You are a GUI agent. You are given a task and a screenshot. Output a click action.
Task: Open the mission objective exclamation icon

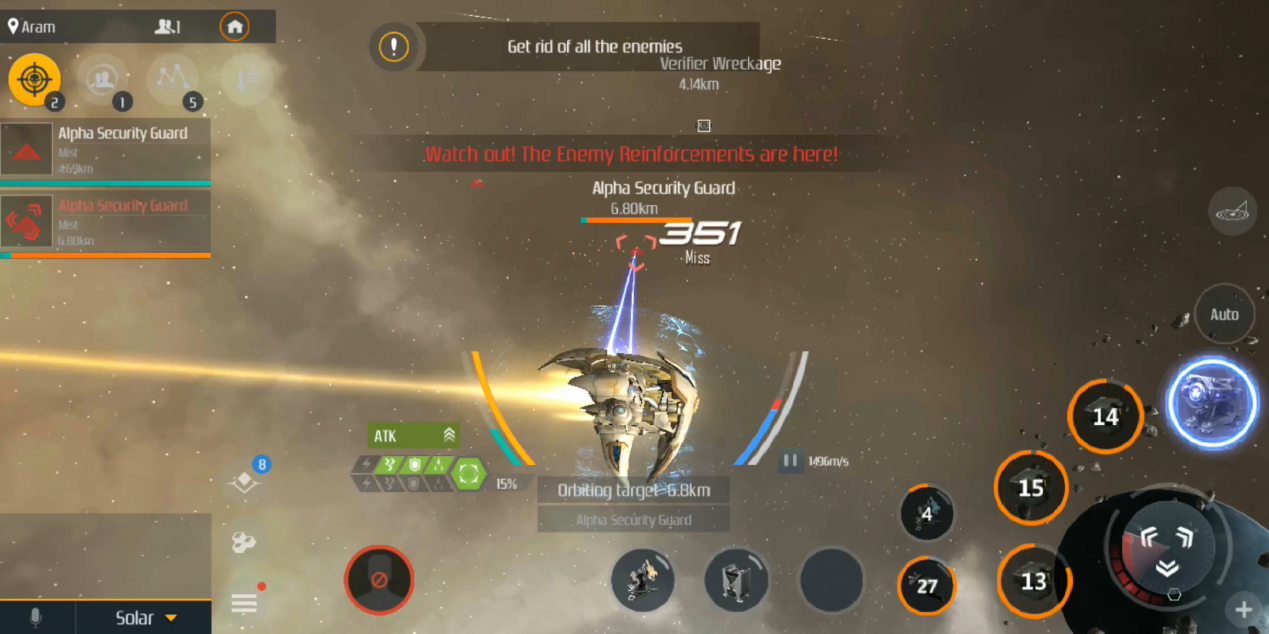tap(394, 46)
